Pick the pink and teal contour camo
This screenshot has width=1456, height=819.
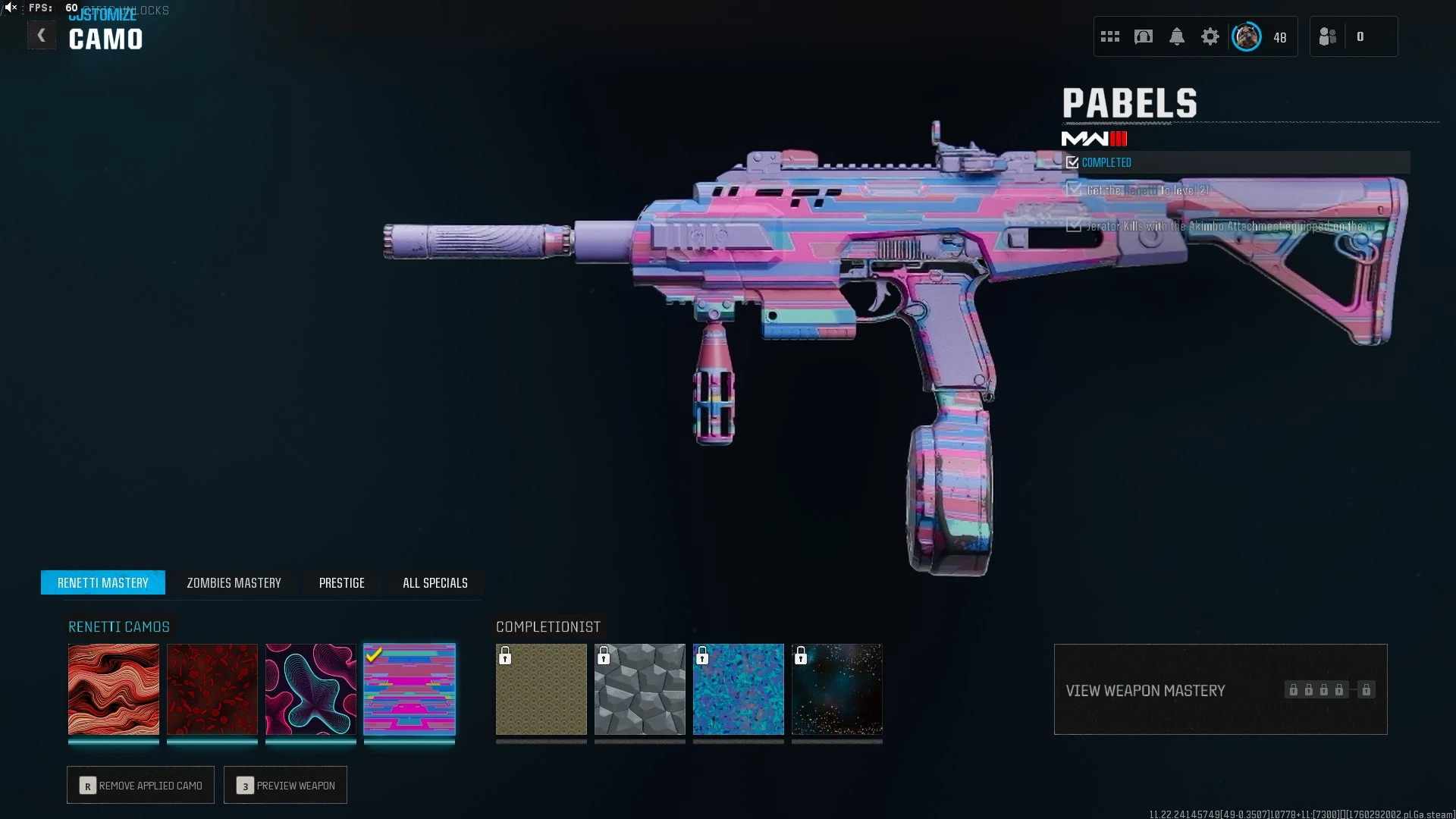coord(311,689)
